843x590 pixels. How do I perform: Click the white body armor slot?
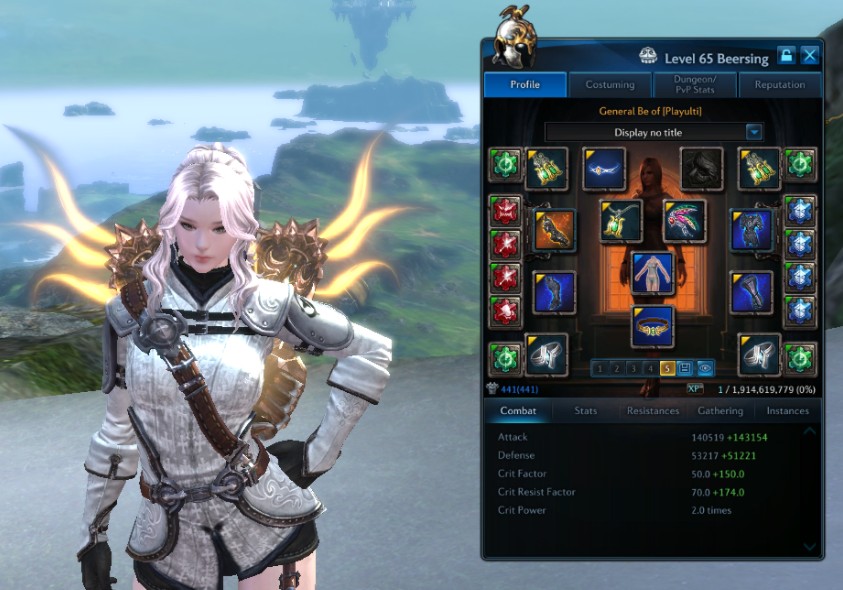point(652,272)
